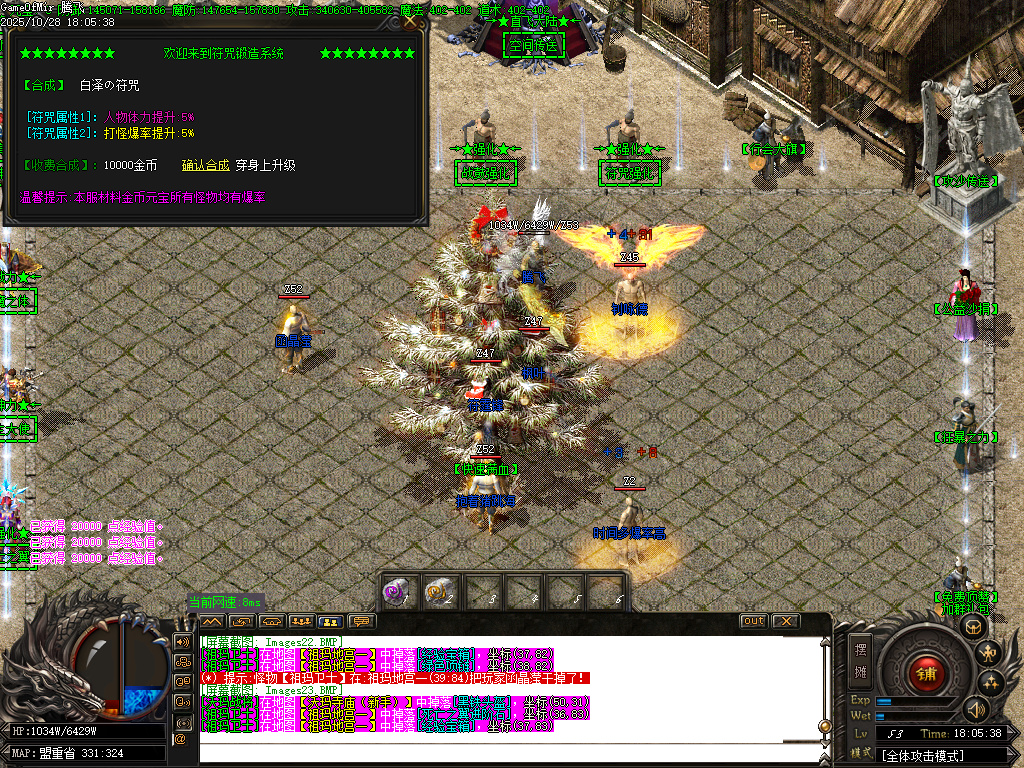Click the speech bubble button above chat
This screenshot has height=768, width=1024.
click(x=361, y=621)
